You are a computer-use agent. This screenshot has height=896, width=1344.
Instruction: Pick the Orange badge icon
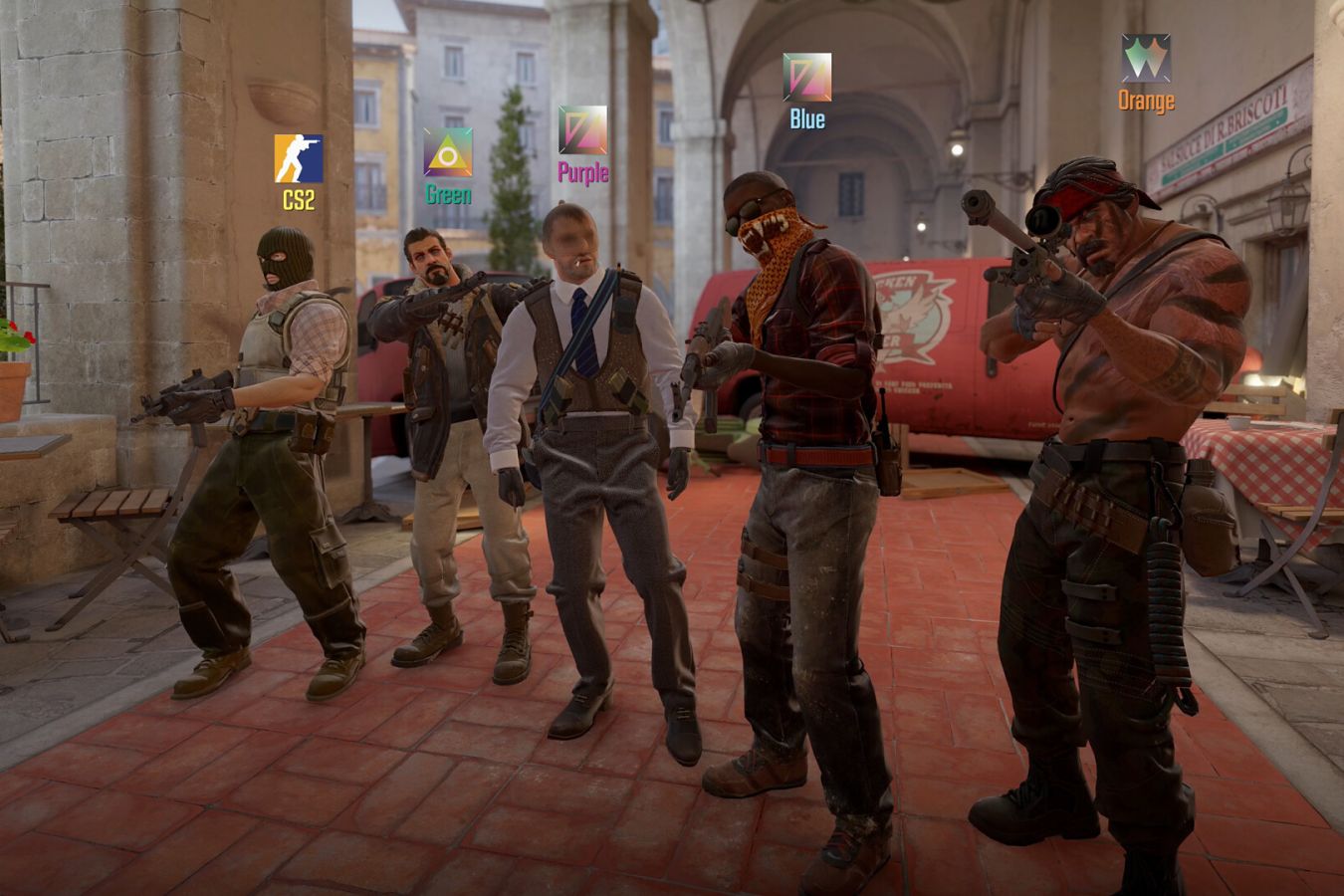click(1146, 59)
